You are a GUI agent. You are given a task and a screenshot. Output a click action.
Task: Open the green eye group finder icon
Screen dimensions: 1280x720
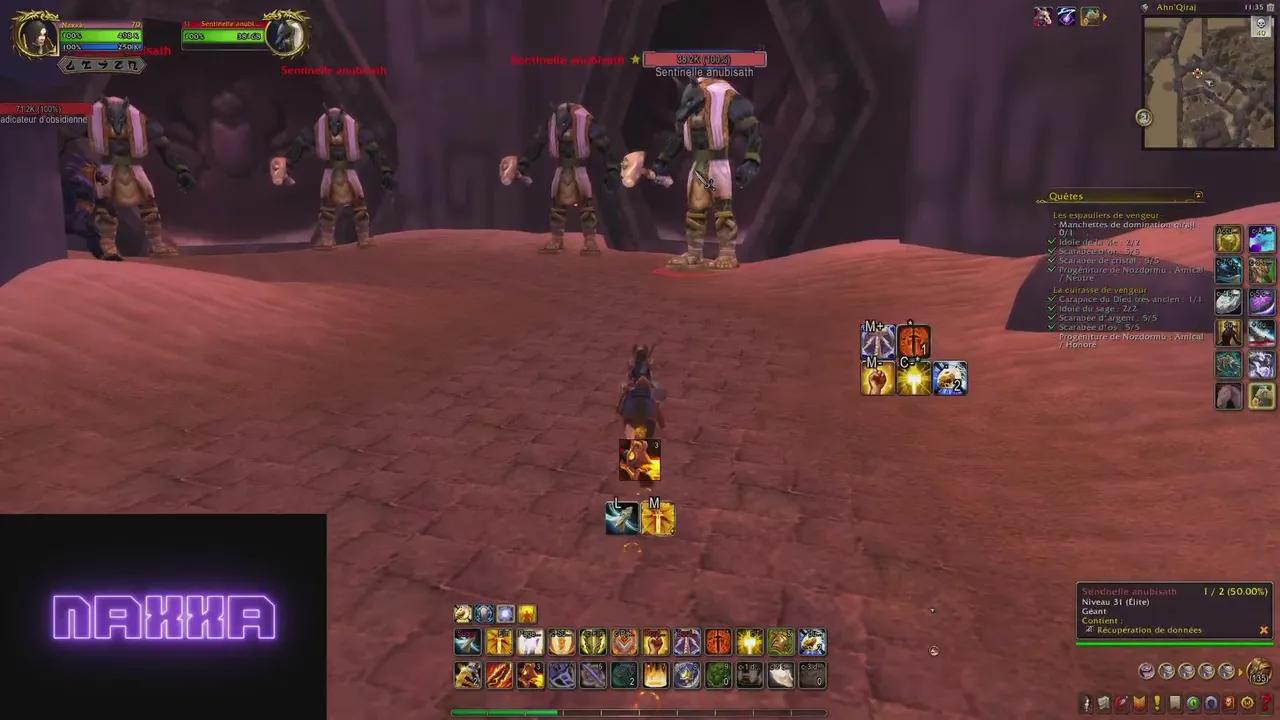coord(1192,702)
